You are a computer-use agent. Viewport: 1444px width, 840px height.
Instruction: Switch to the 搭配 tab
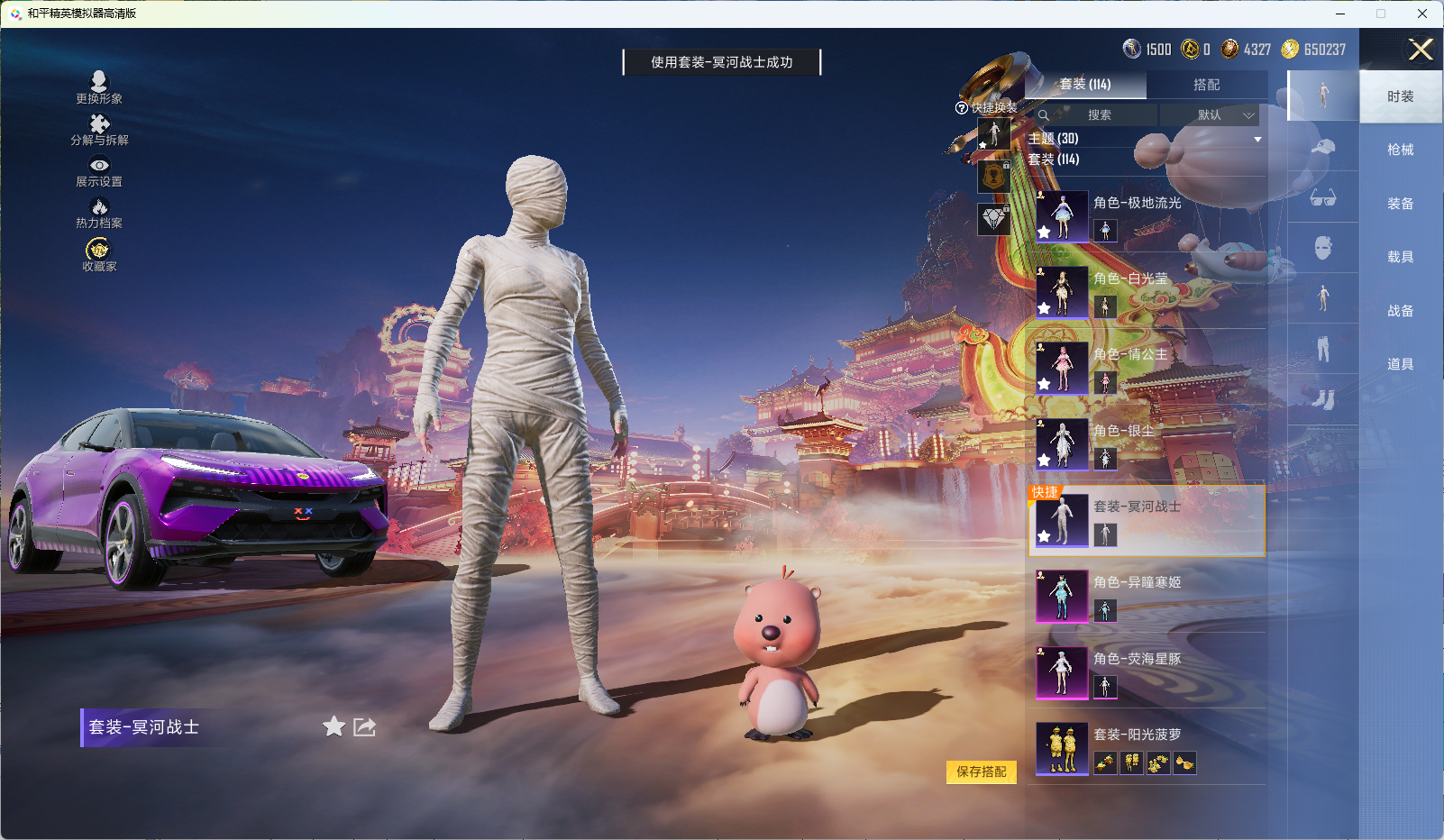pyautogui.click(x=1208, y=85)
